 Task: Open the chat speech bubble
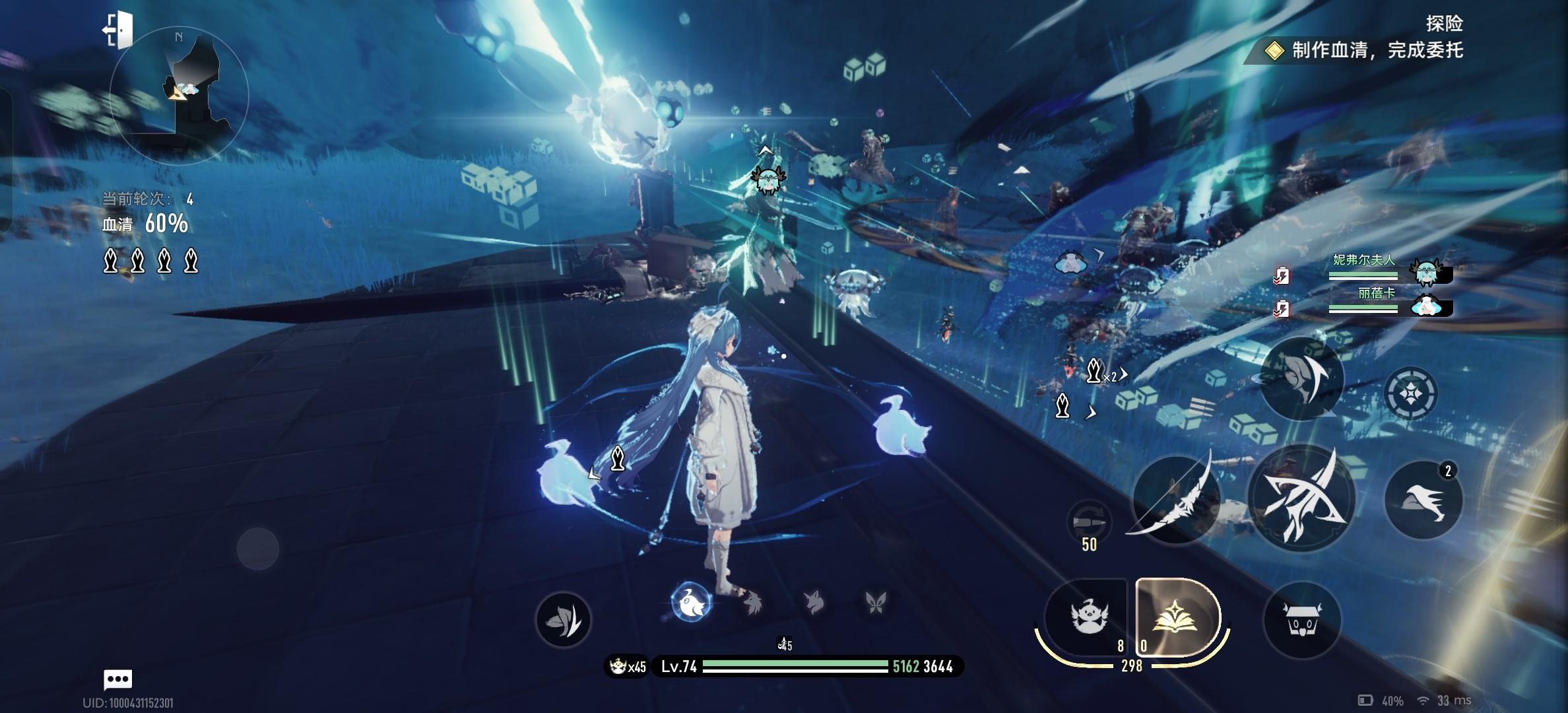[118, 679]
